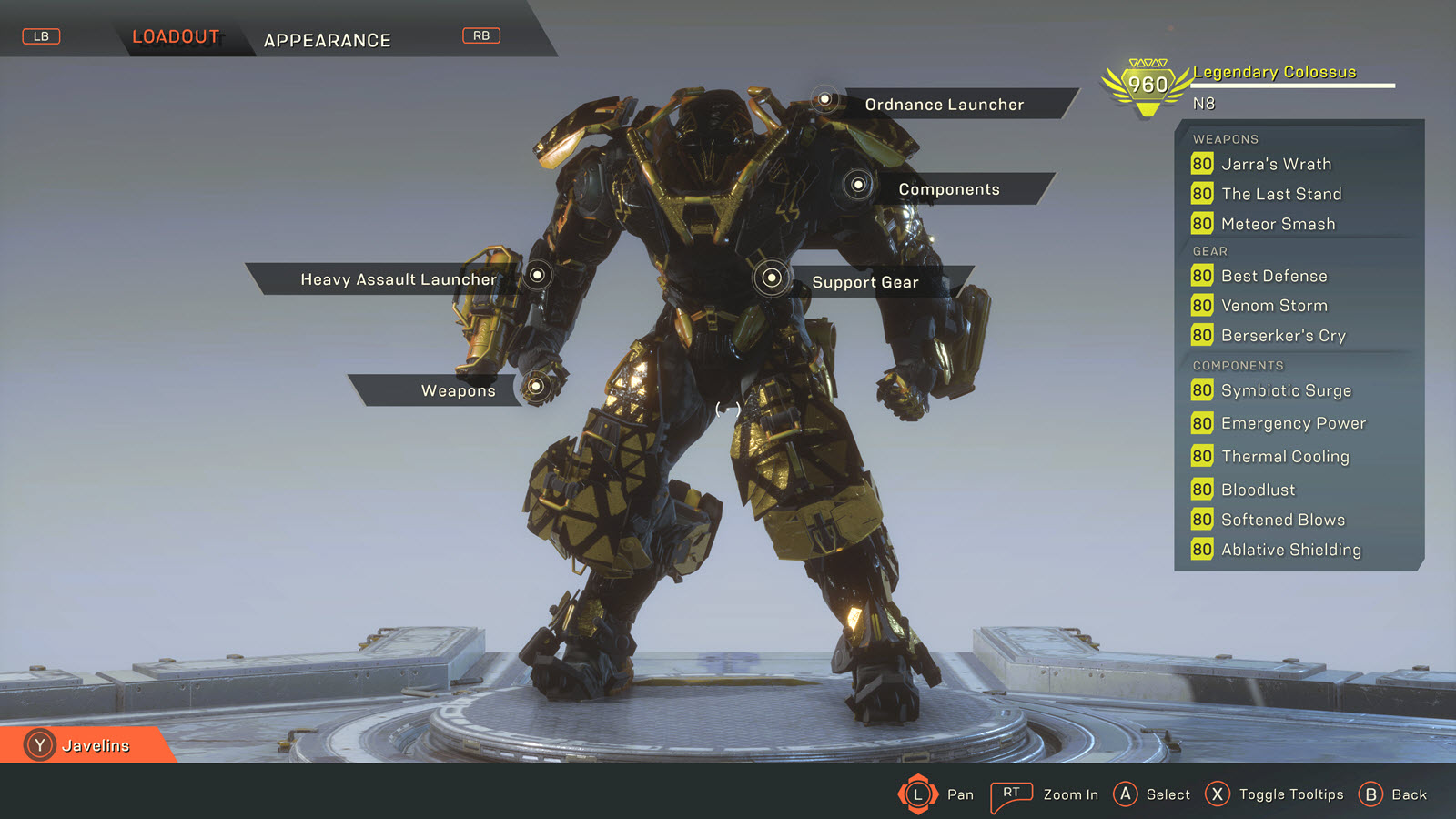Click the Bloodlust component row
This screenshot has width=1456, height=819.
tap(1258, 490)
